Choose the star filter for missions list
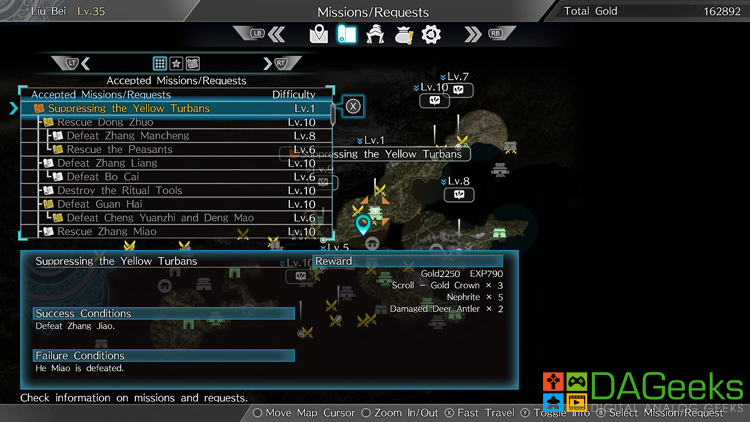The image size is (750, 422). pos(176,64)
